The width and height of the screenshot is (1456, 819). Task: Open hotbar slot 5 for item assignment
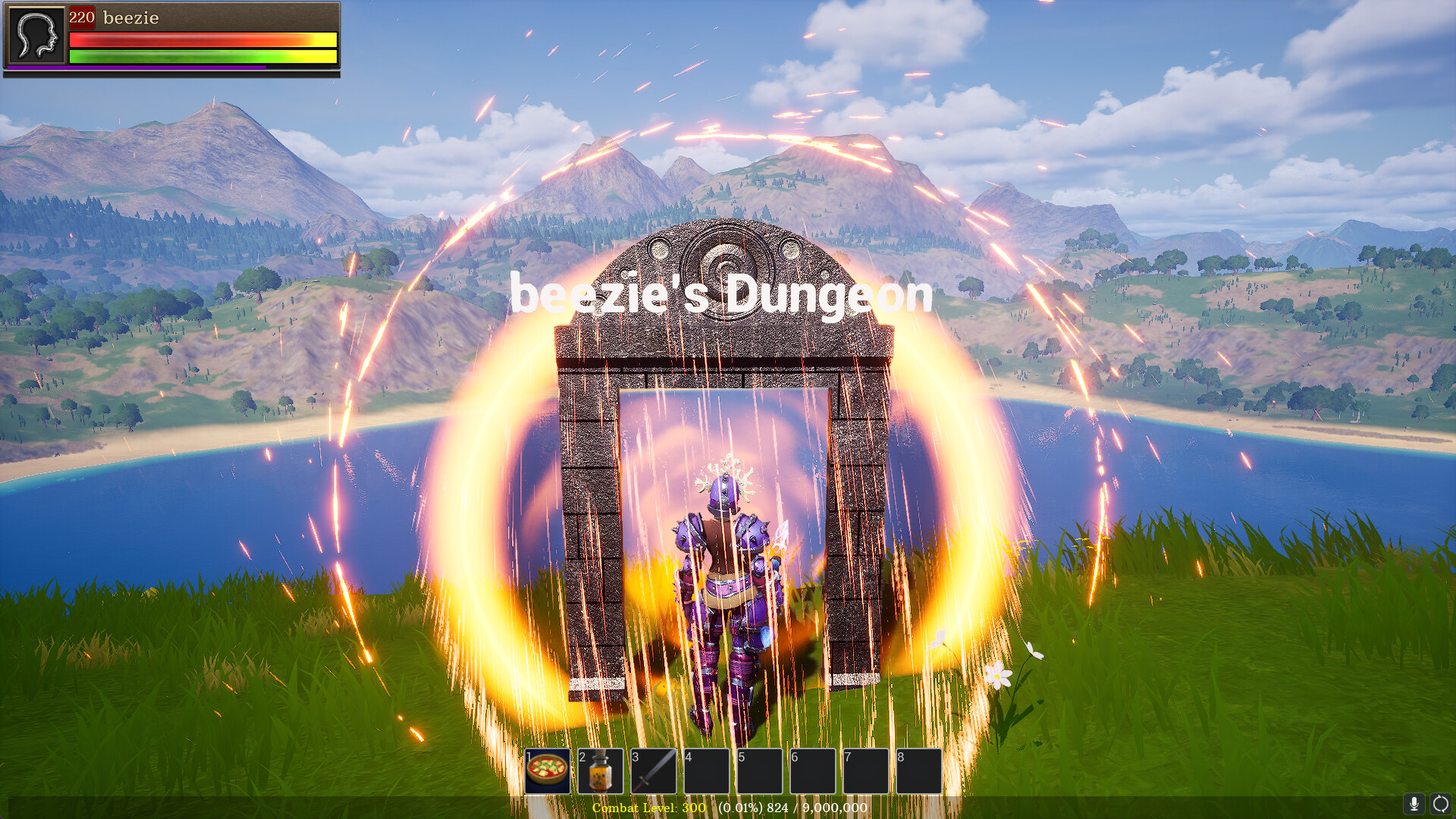(x=761, y=770)
